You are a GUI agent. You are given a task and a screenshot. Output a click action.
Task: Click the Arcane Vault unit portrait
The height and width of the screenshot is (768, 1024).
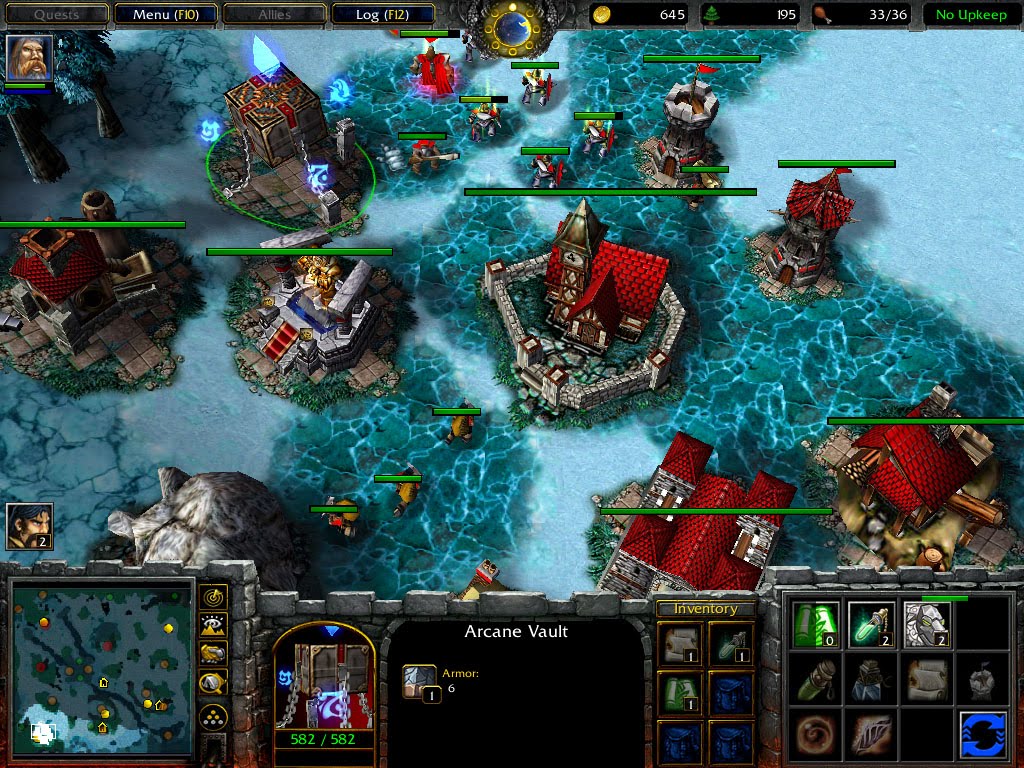pyautogui.click(x=324, y=679)
